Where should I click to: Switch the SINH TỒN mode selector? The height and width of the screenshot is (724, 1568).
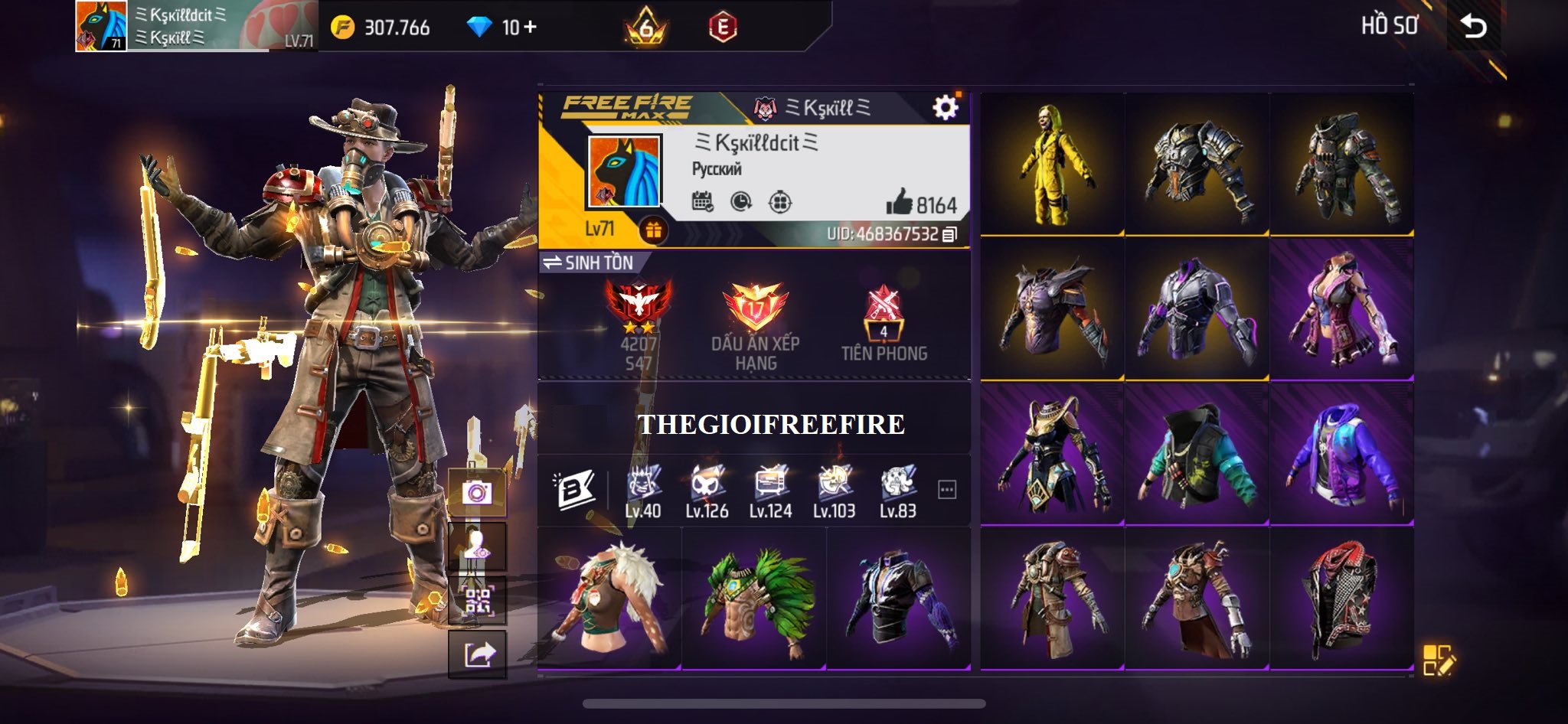tap(590, 263)
